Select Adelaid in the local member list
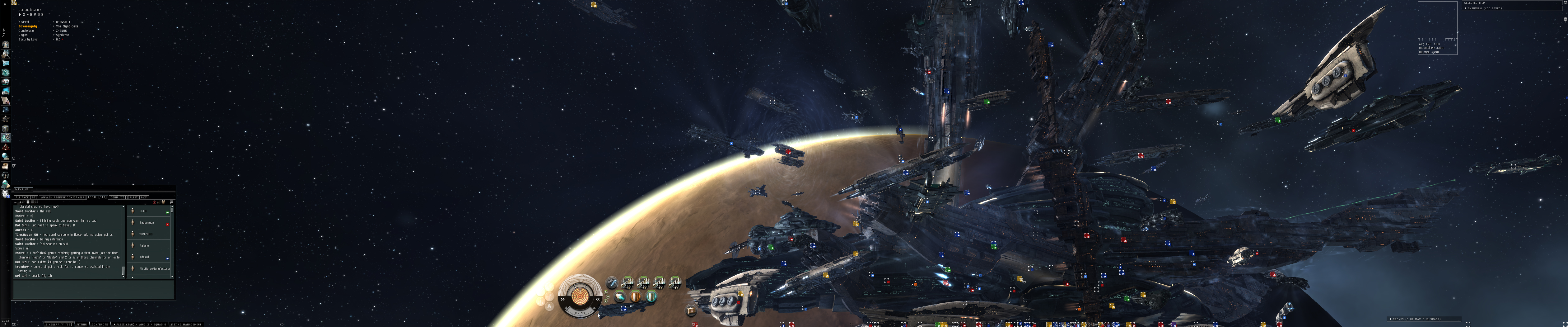 [144, 257]
